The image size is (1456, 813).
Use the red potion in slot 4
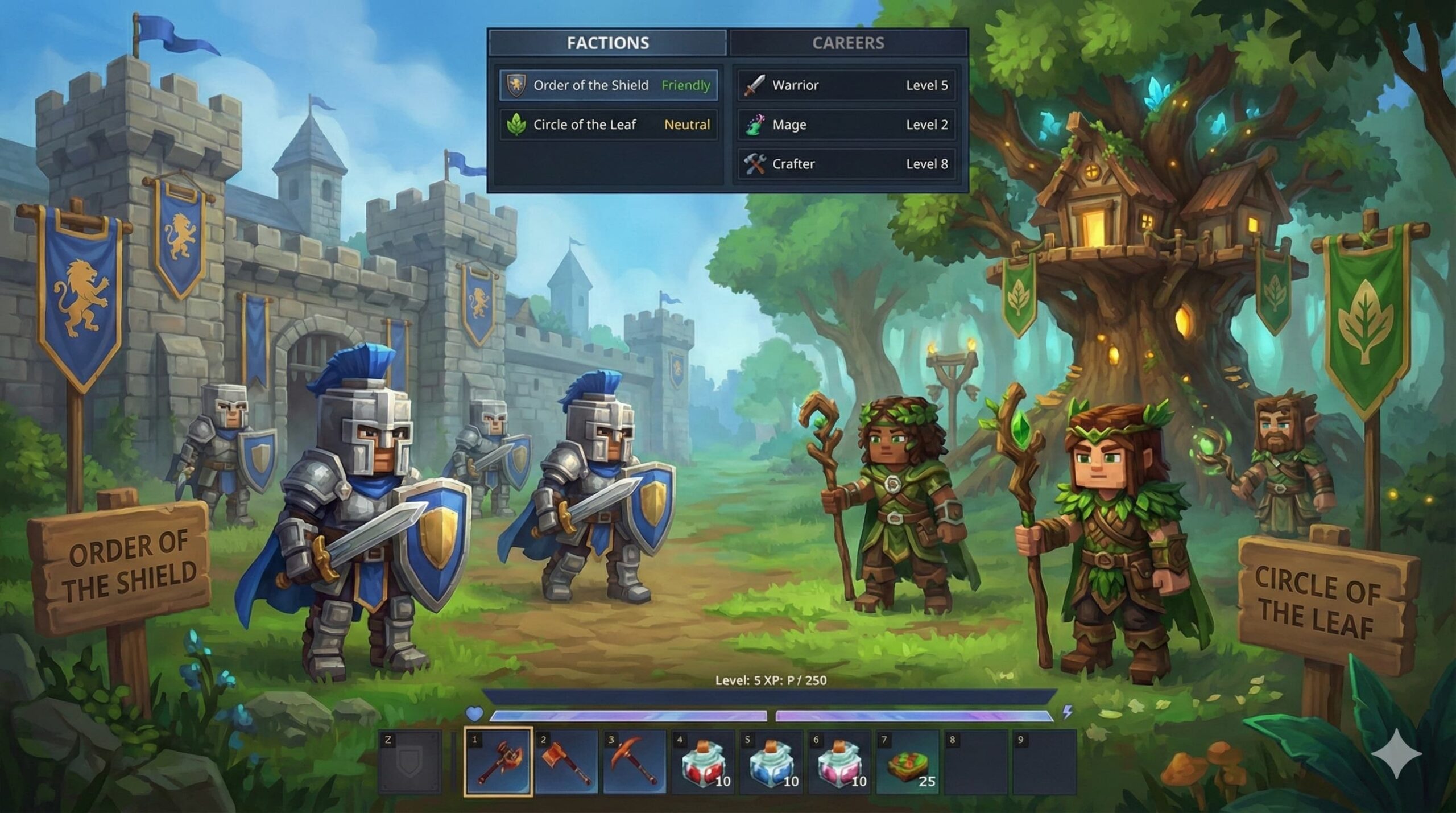(703, 762)
